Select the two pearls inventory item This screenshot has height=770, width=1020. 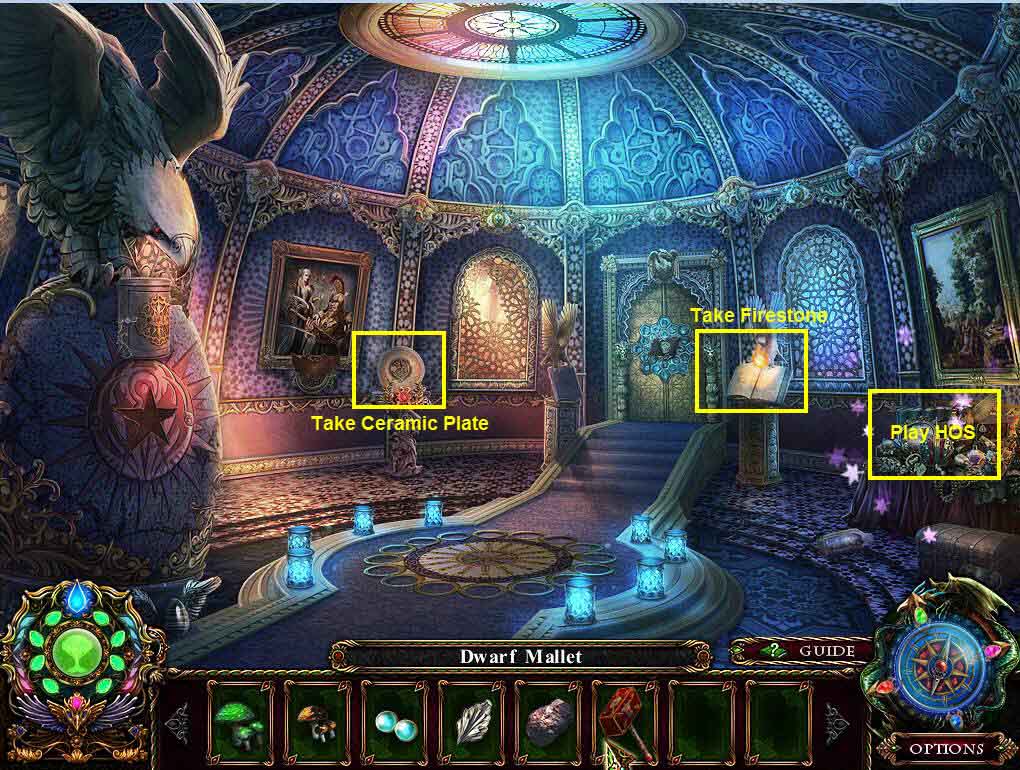click(x=397, y=719)
